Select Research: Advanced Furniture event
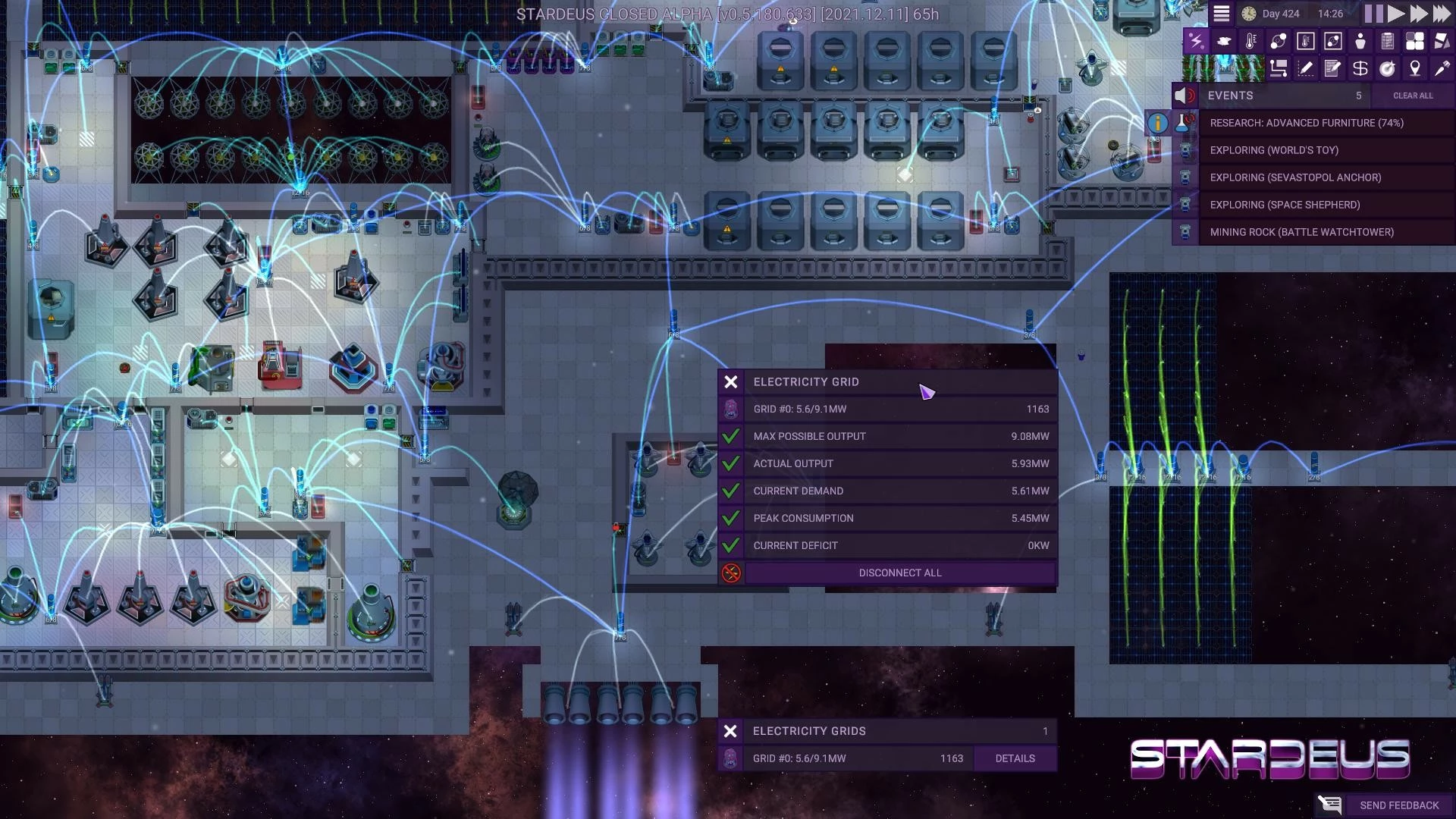The width and height of the screenshot is (1456, 819). (1306, 123)
